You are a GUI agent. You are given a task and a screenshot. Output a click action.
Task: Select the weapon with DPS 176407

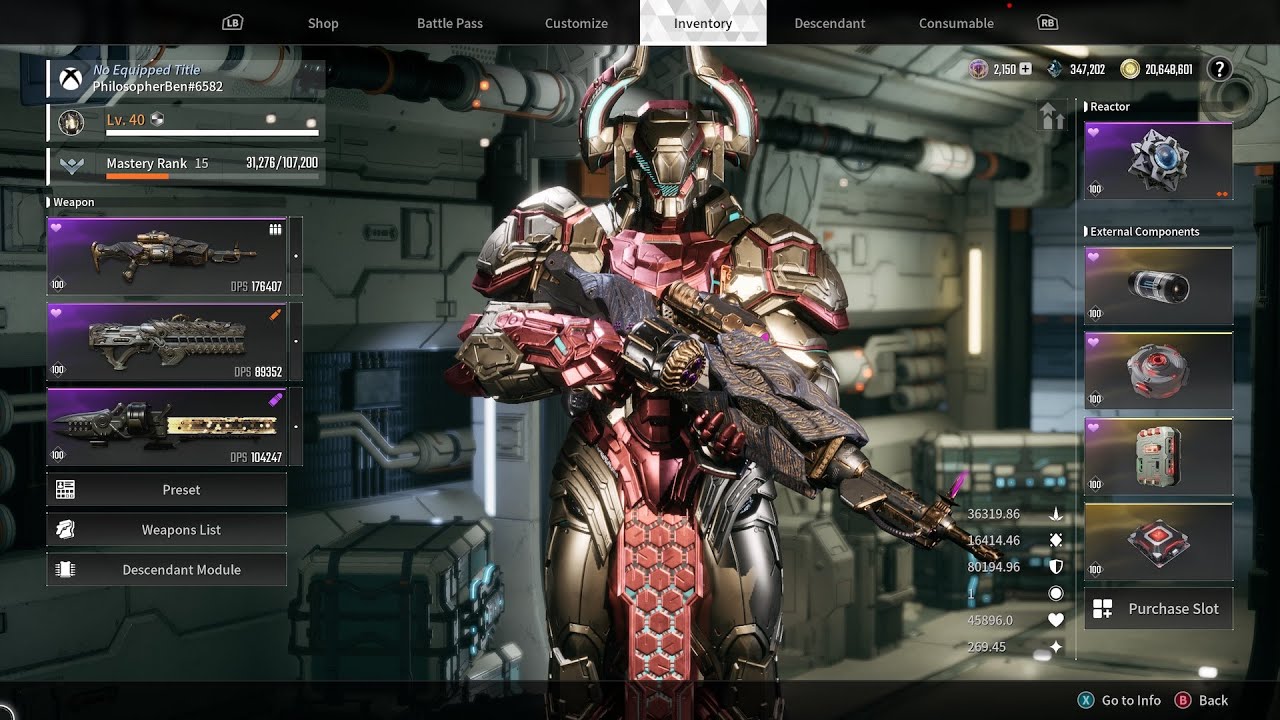coord(167,257)
